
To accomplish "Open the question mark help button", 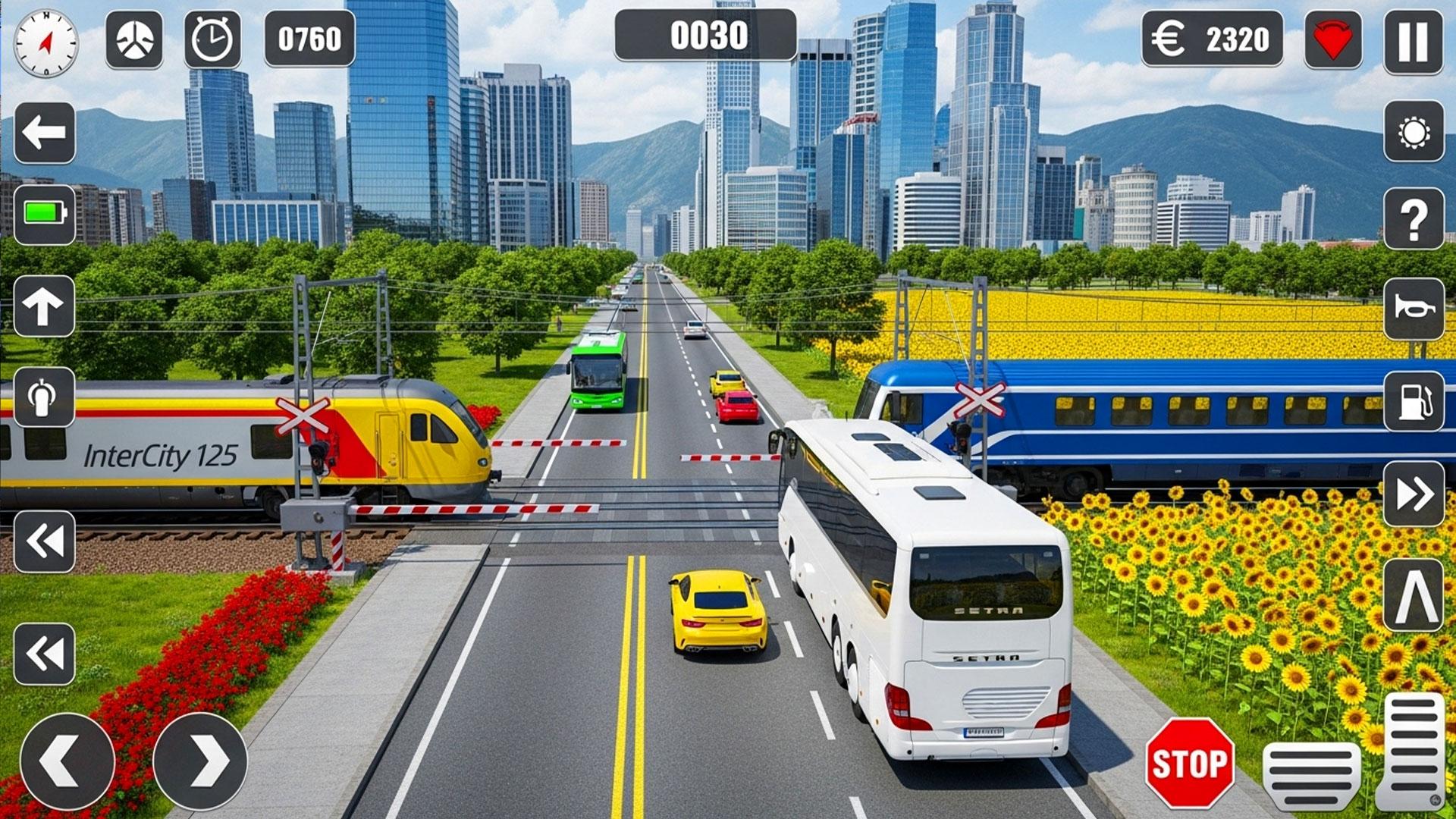I will 1414,220.
